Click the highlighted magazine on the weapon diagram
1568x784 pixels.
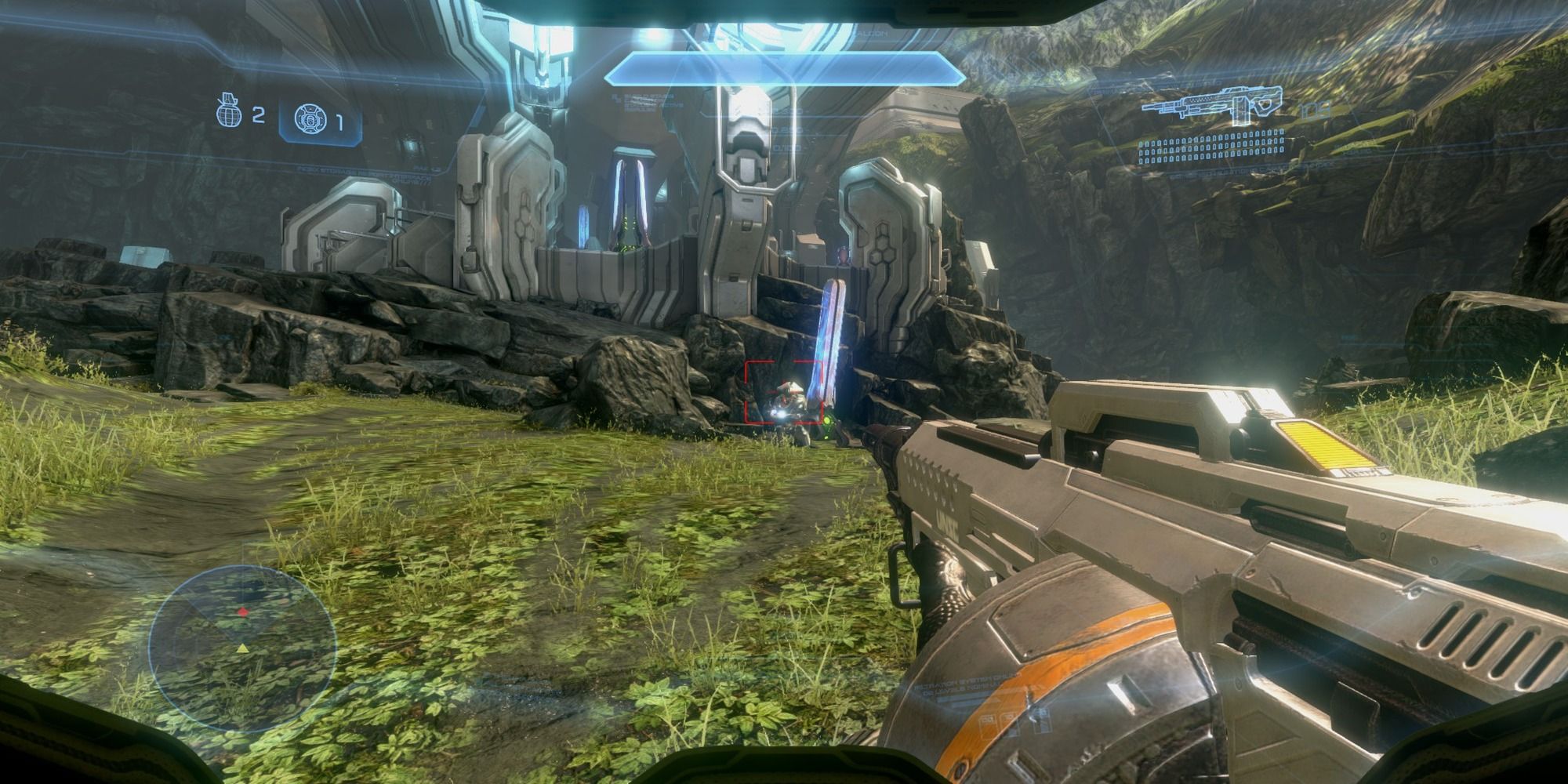1241,111
